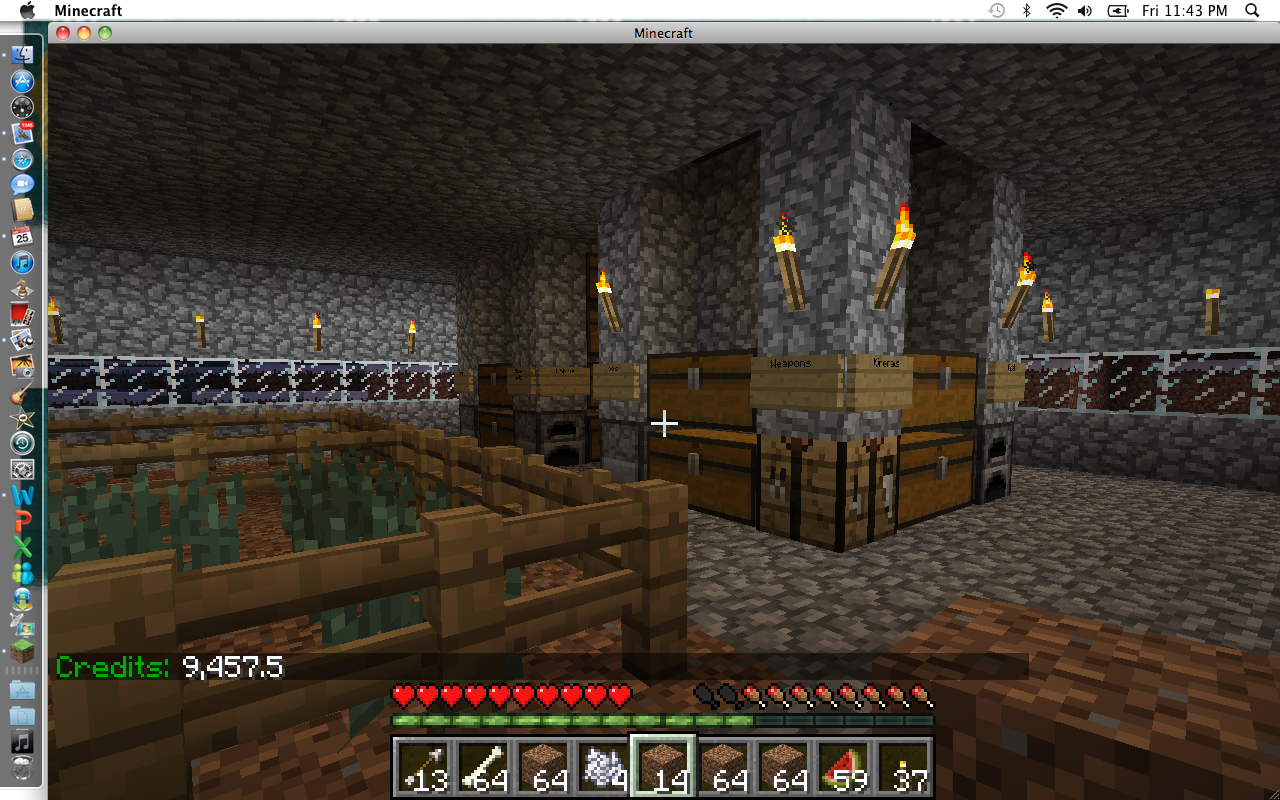The image size is (1280, 800).
Task: Select the bone stack in the hotbar
Action: tap(482, 768)
